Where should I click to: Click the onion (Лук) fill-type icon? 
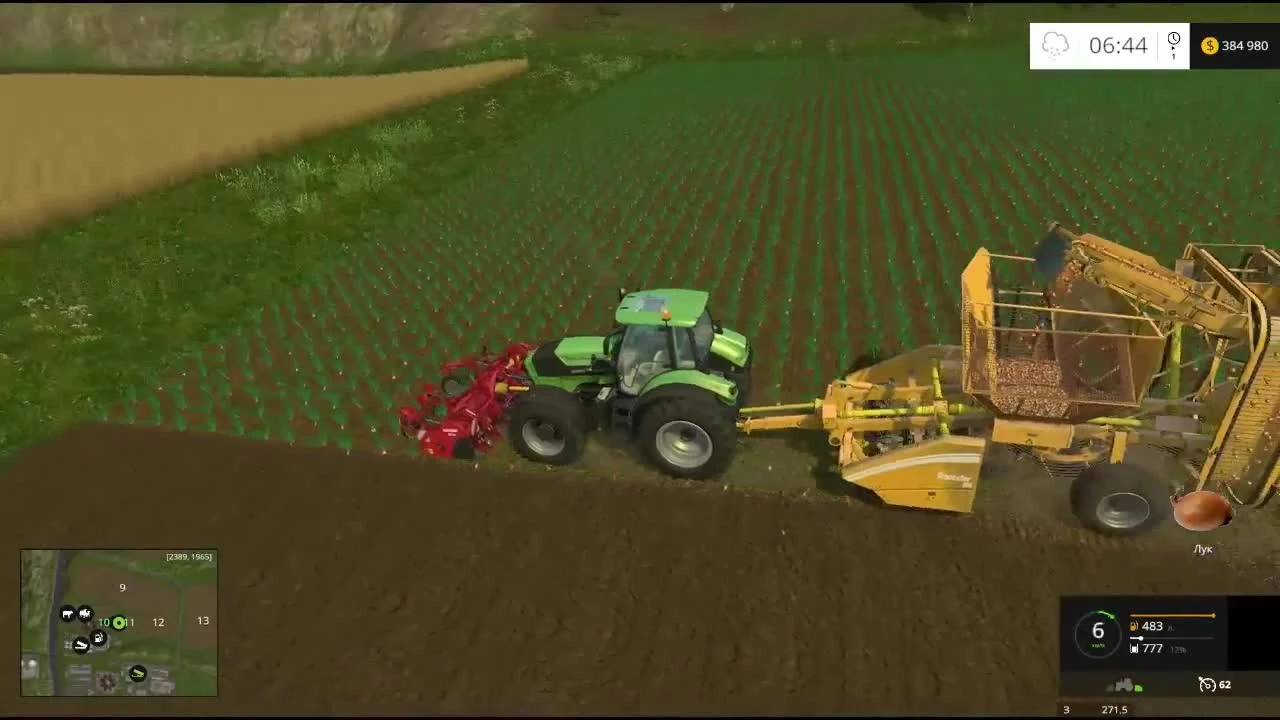(1202, 513)
